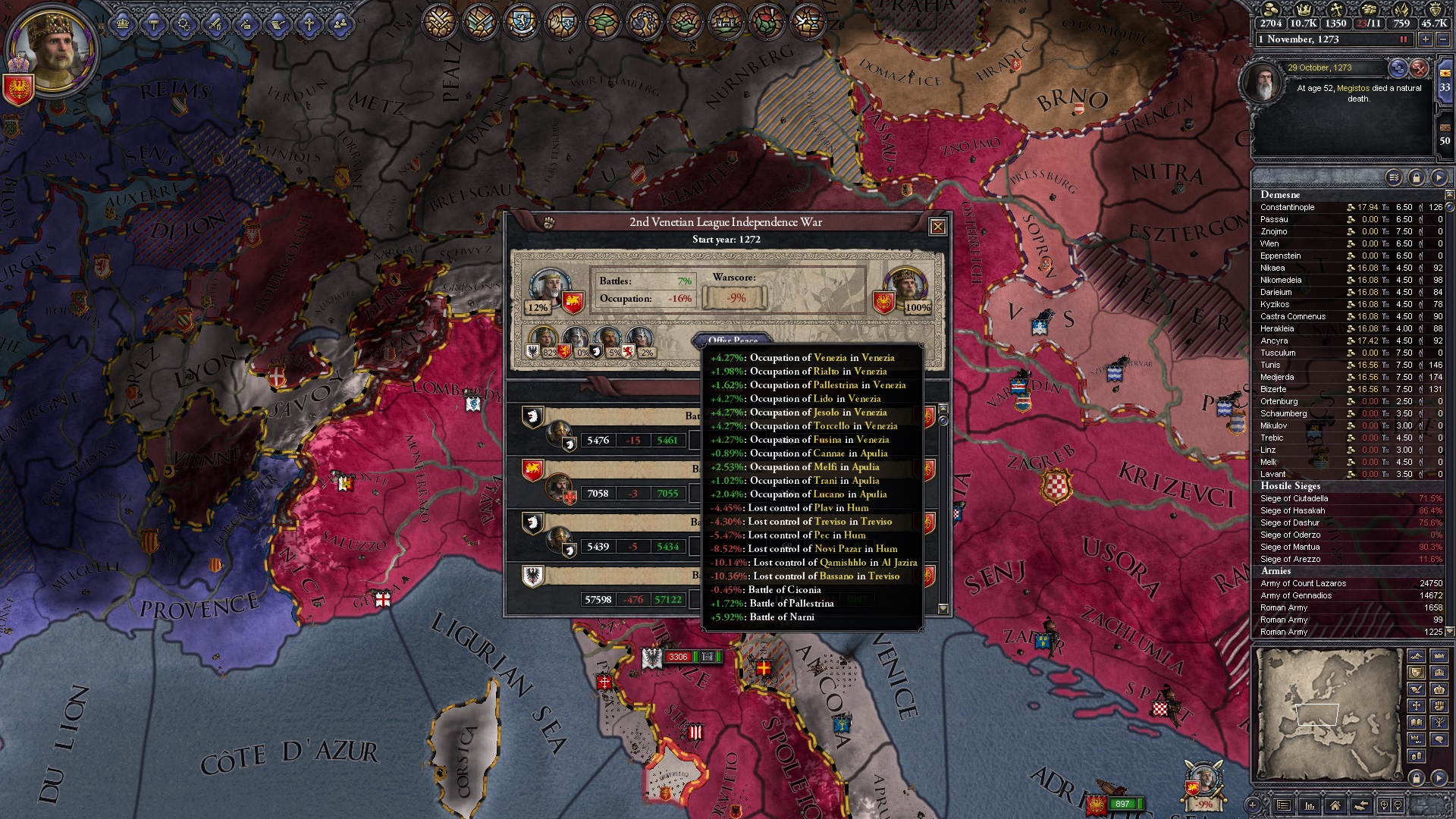Switch to the terrain map mode
1456x819 pixels.
click(x=1417, y=656)
